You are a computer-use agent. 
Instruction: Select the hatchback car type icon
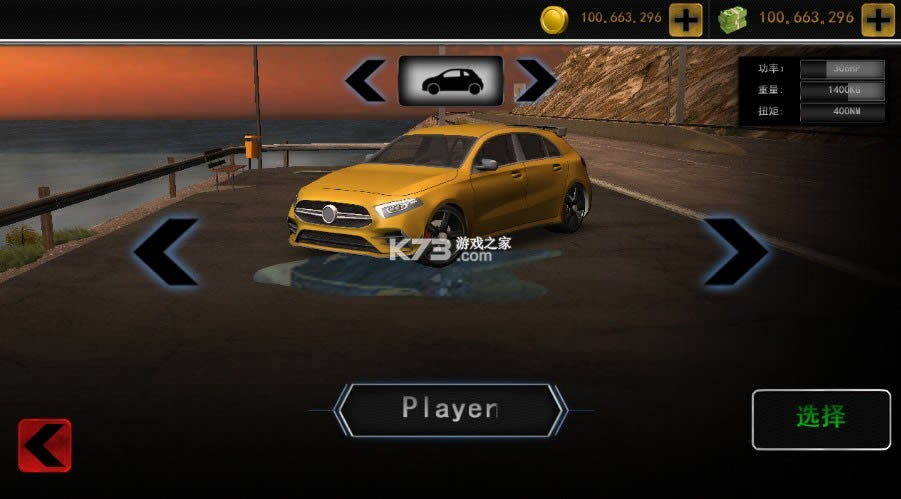click(450, 81)
